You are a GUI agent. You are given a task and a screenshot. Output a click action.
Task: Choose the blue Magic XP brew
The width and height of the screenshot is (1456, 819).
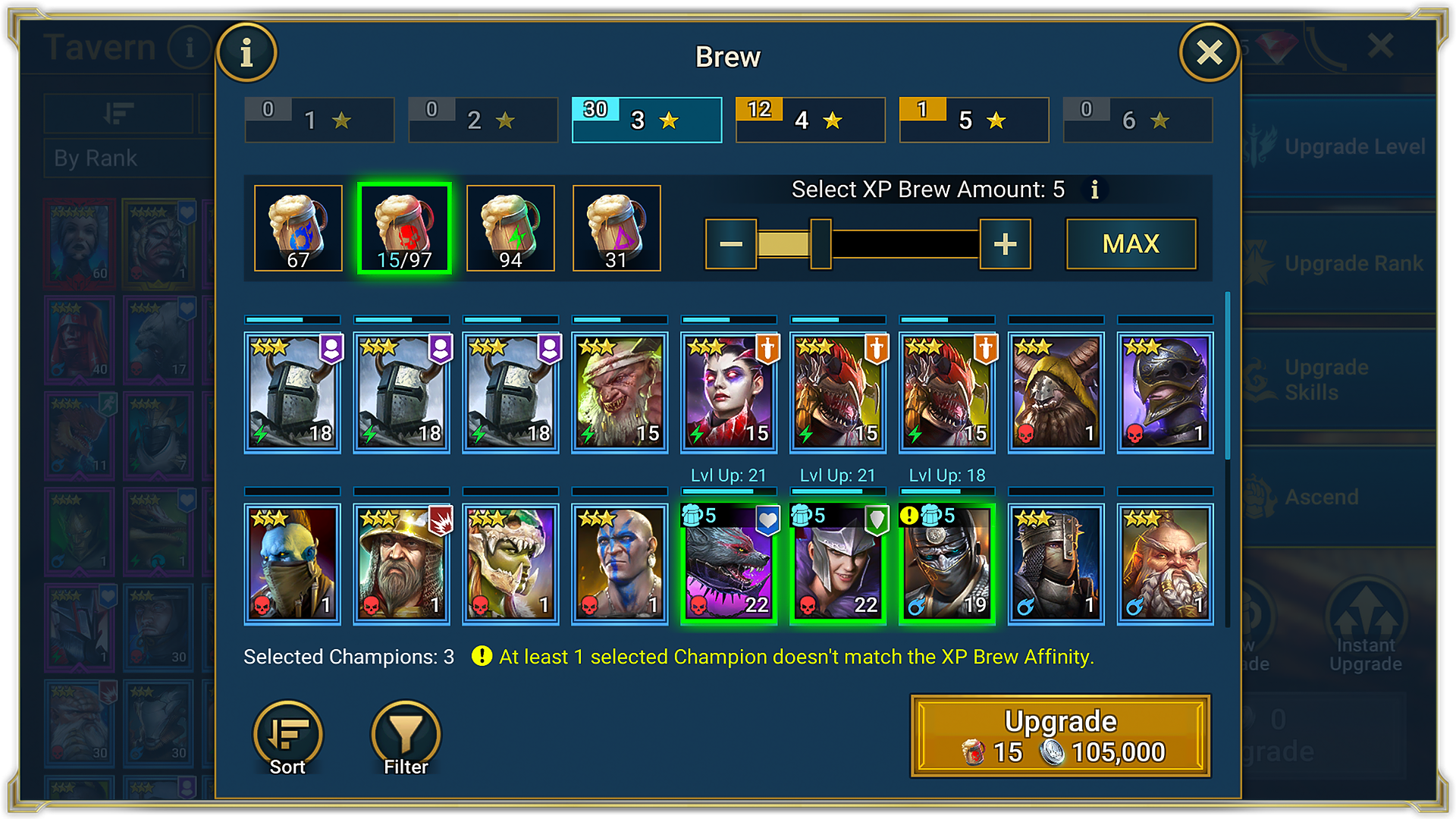298,228
